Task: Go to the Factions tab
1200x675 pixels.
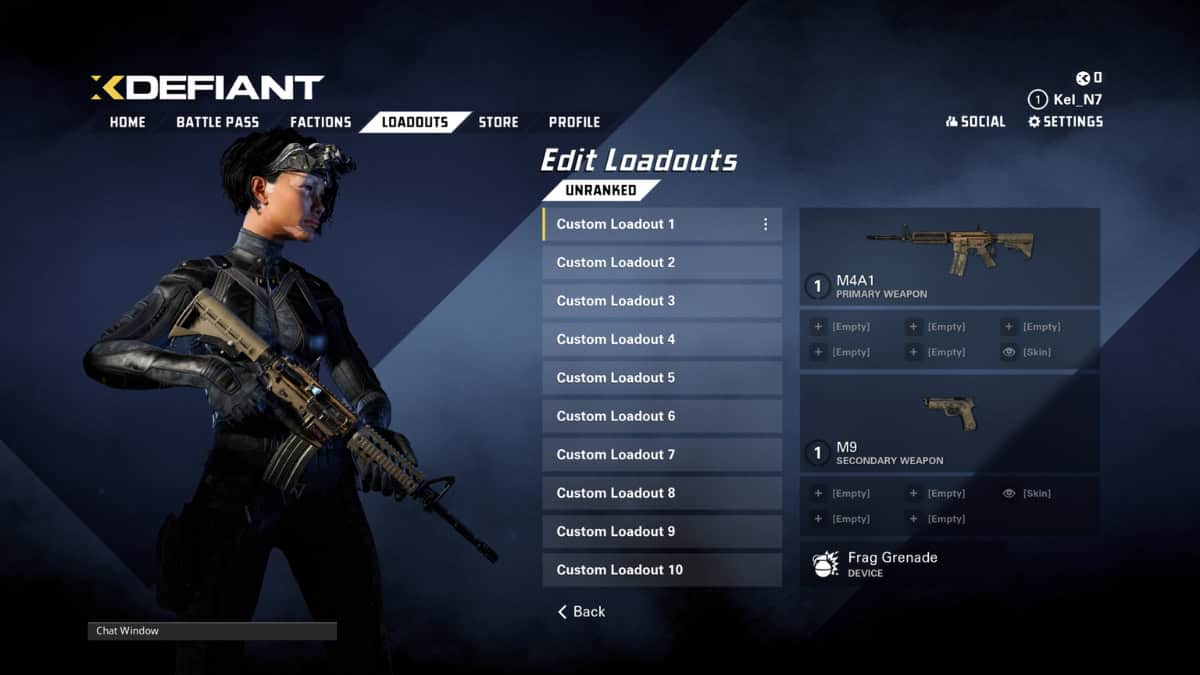Action: point(320,122)
